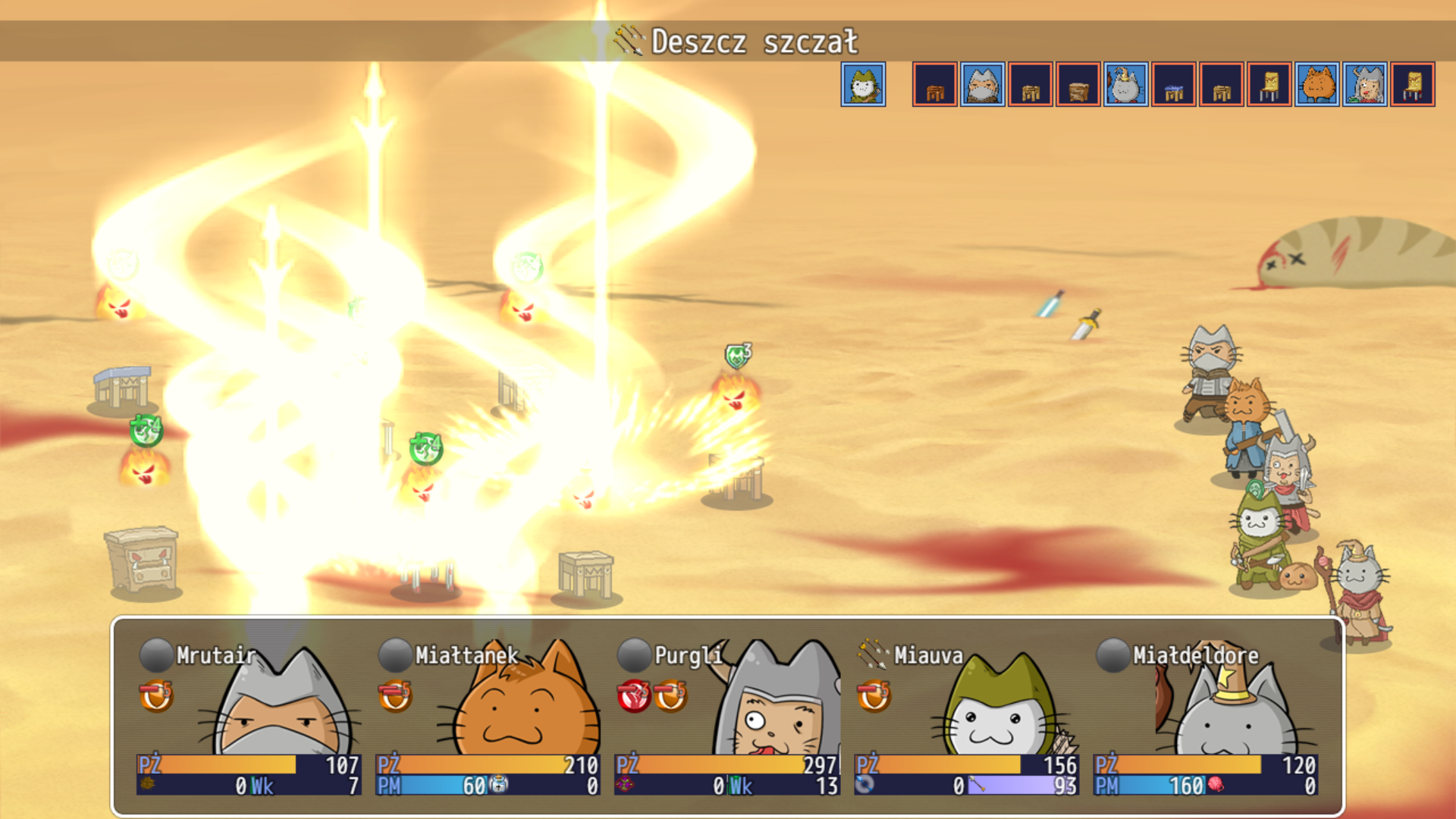
Task: Select Miauva's party status panel
Action: pos(965,717)
